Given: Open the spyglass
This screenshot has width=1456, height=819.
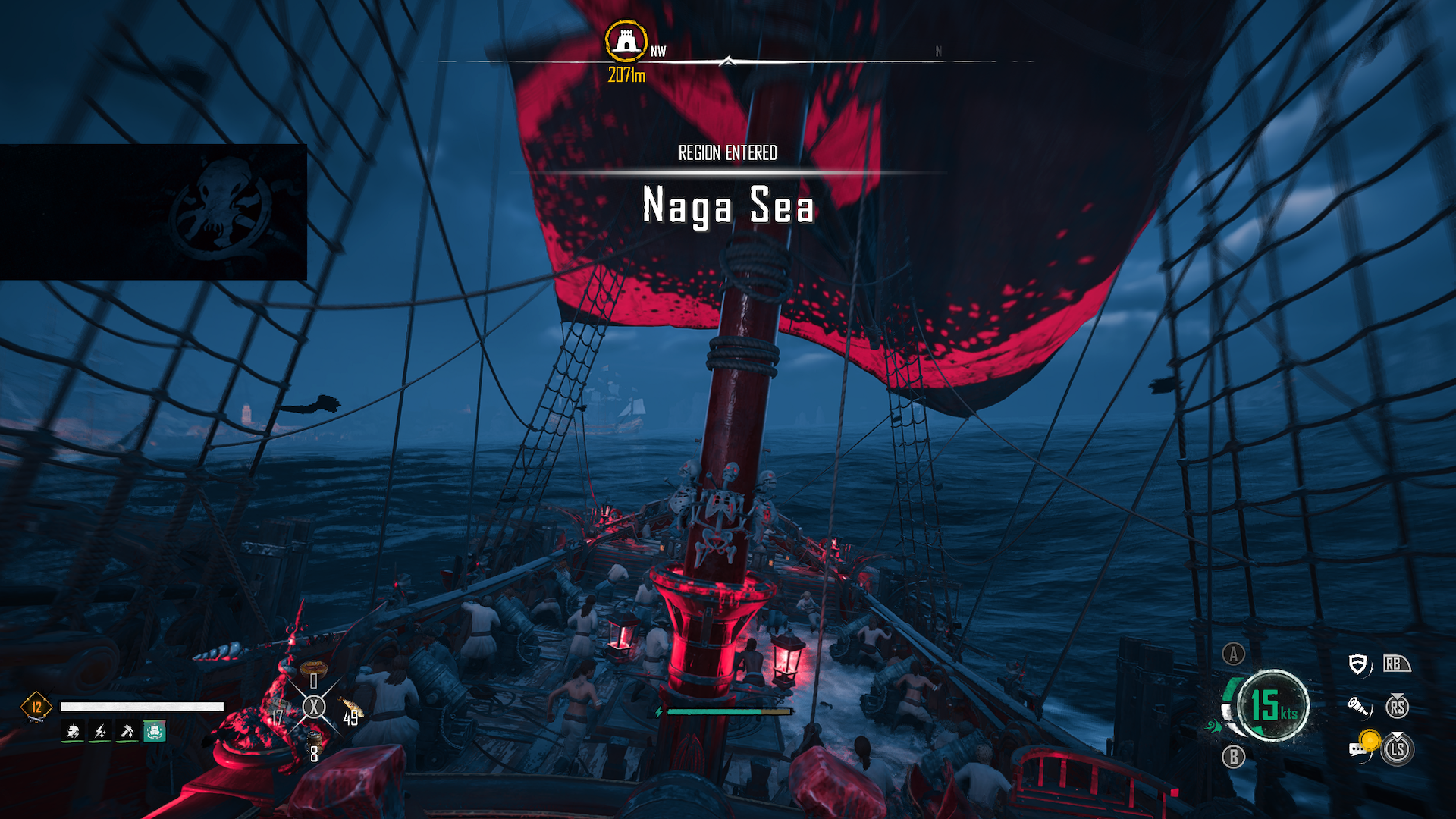Looking at the screenshot, I should tap(1358, 708).
